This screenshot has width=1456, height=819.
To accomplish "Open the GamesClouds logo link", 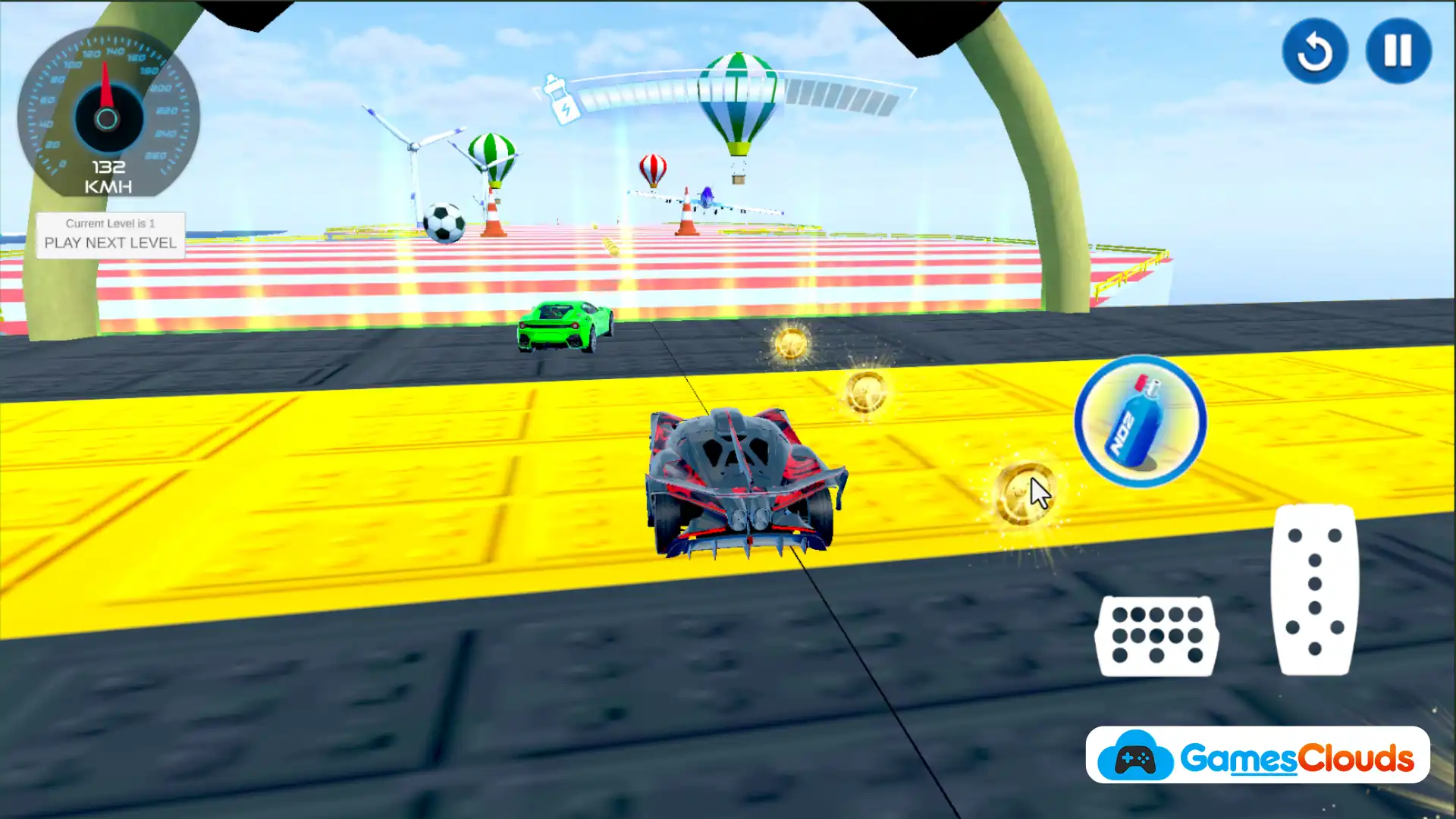I will (x=1257, y=755).
